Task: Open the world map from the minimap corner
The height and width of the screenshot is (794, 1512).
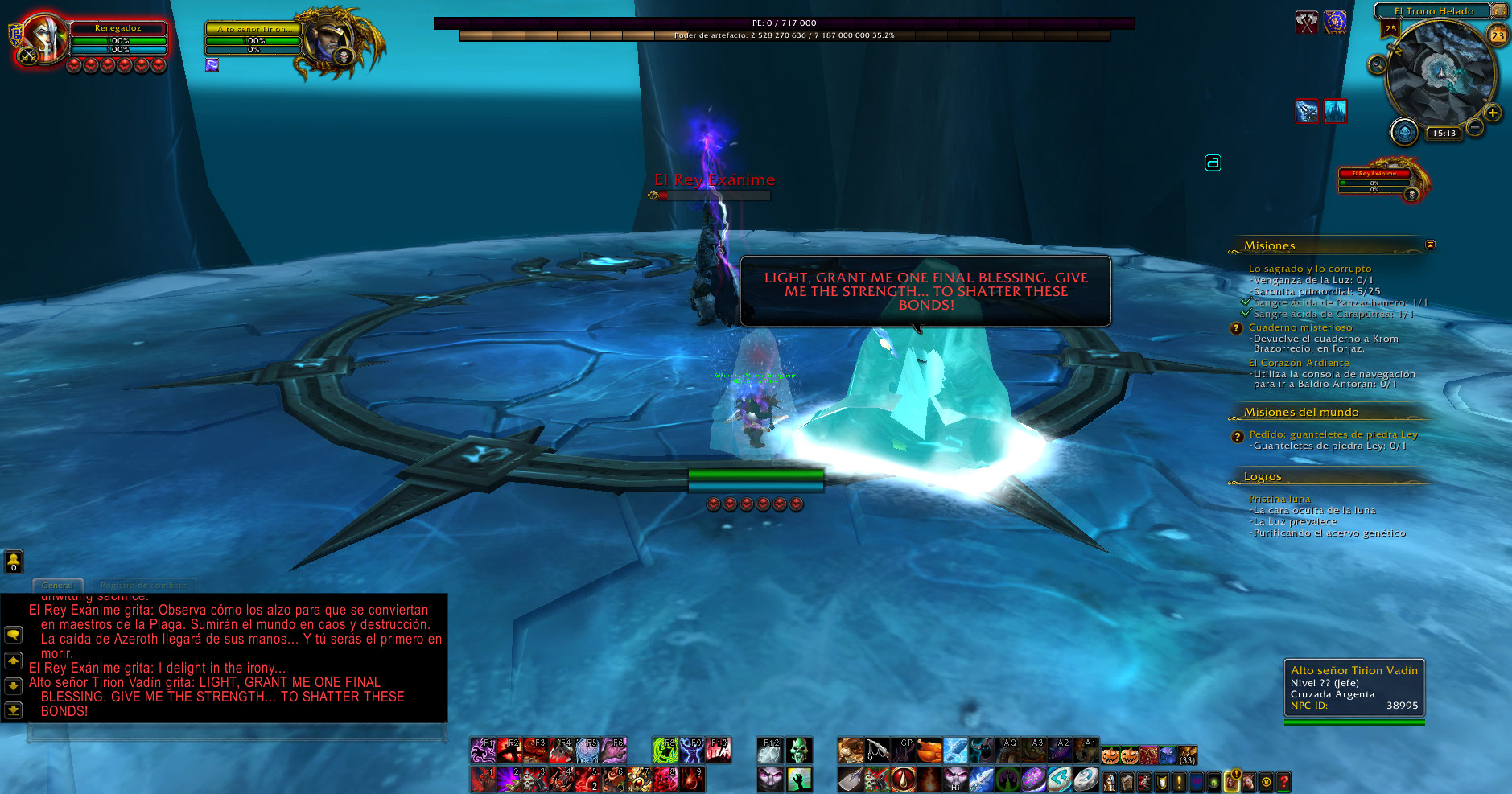Action: 1499,10
